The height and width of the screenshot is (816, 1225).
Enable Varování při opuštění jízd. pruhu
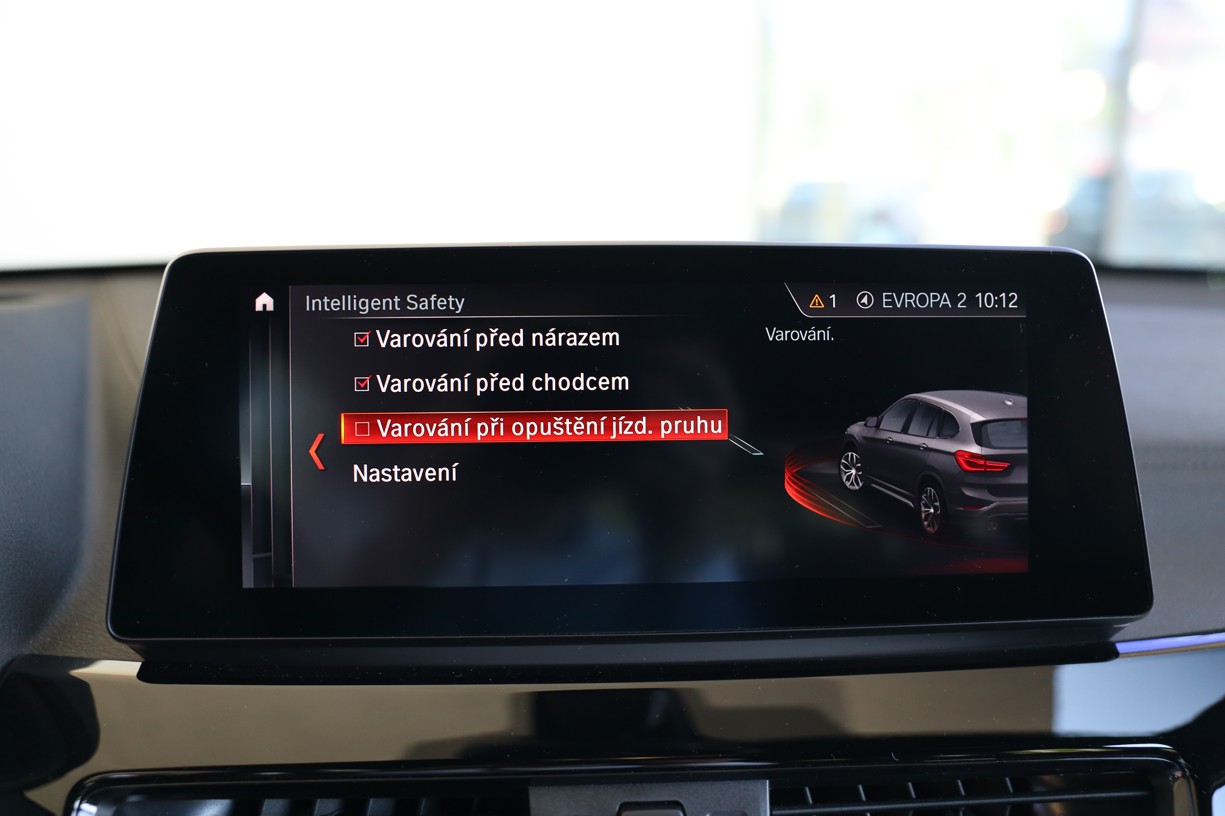[x=362, y=428]
